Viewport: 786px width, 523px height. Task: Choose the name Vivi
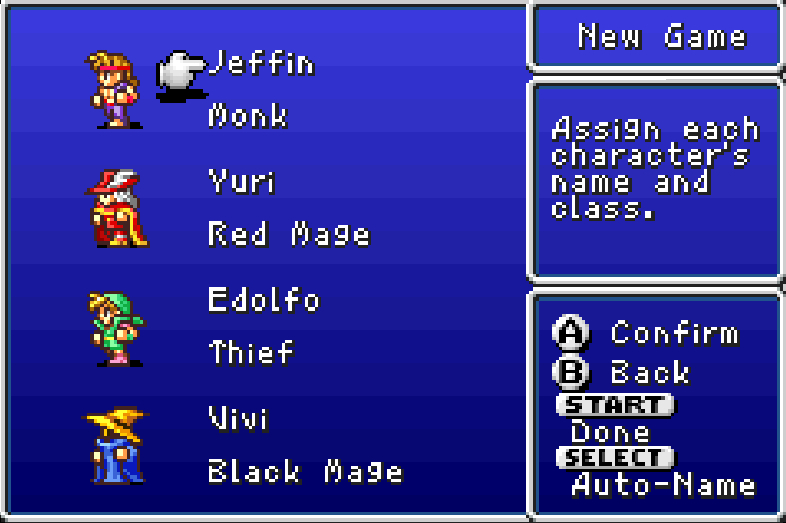238,417
